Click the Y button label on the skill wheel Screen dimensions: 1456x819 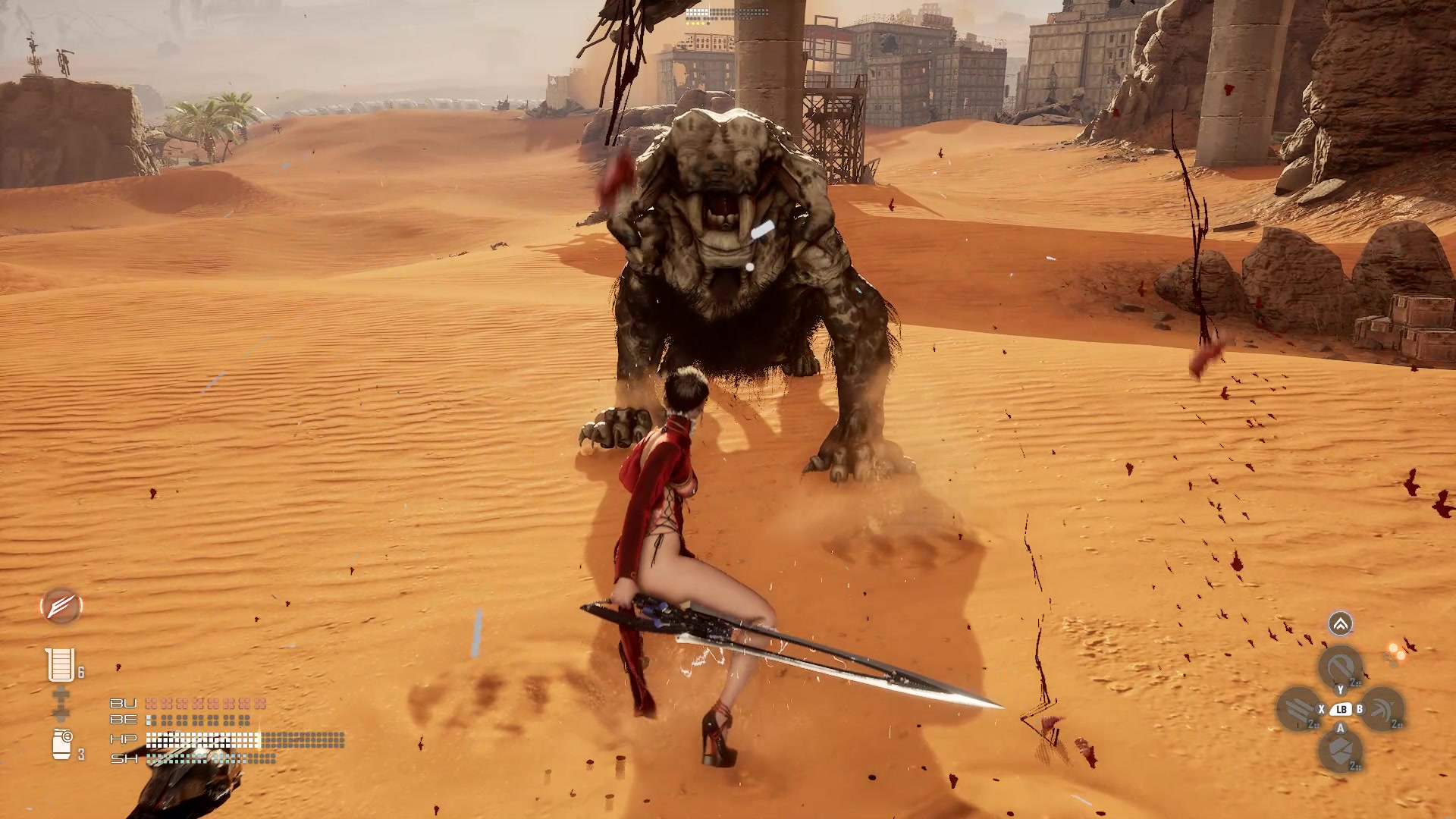click(1341, 689)
